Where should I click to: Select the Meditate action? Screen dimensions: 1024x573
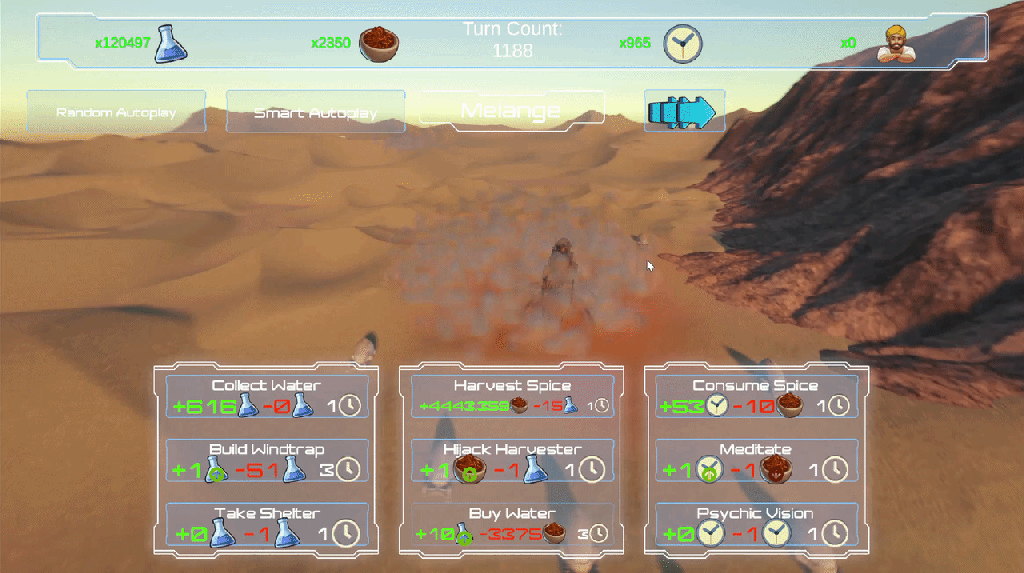click(x=756, y=460)
